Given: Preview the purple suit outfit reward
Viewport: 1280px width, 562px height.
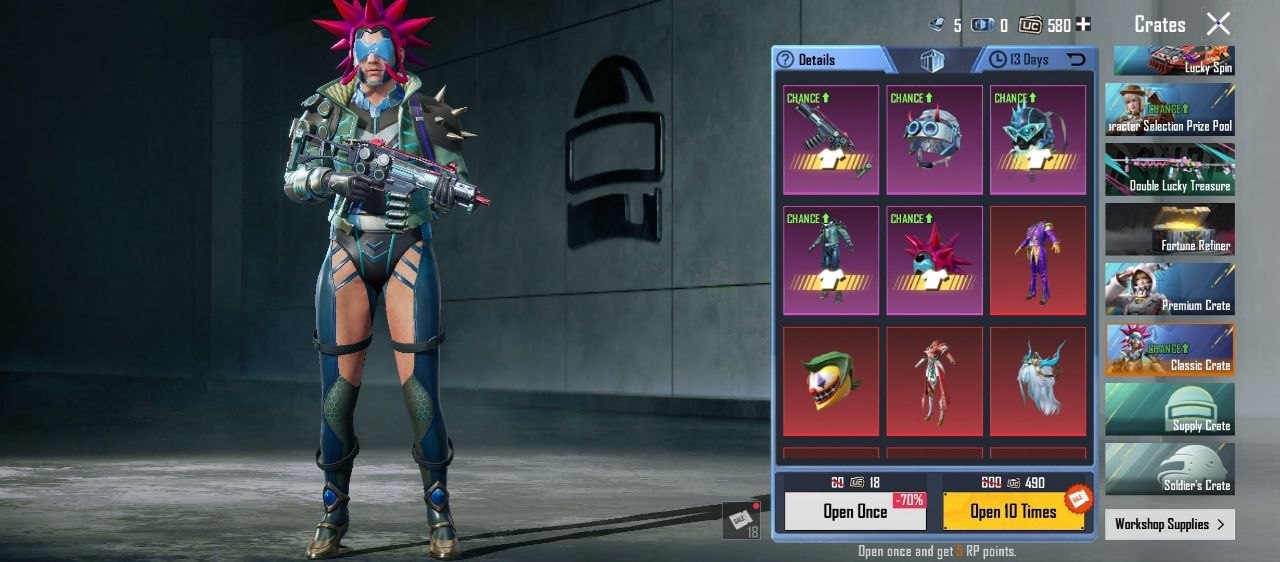Looking at the screenshot, I should [x=1038, y=260].
